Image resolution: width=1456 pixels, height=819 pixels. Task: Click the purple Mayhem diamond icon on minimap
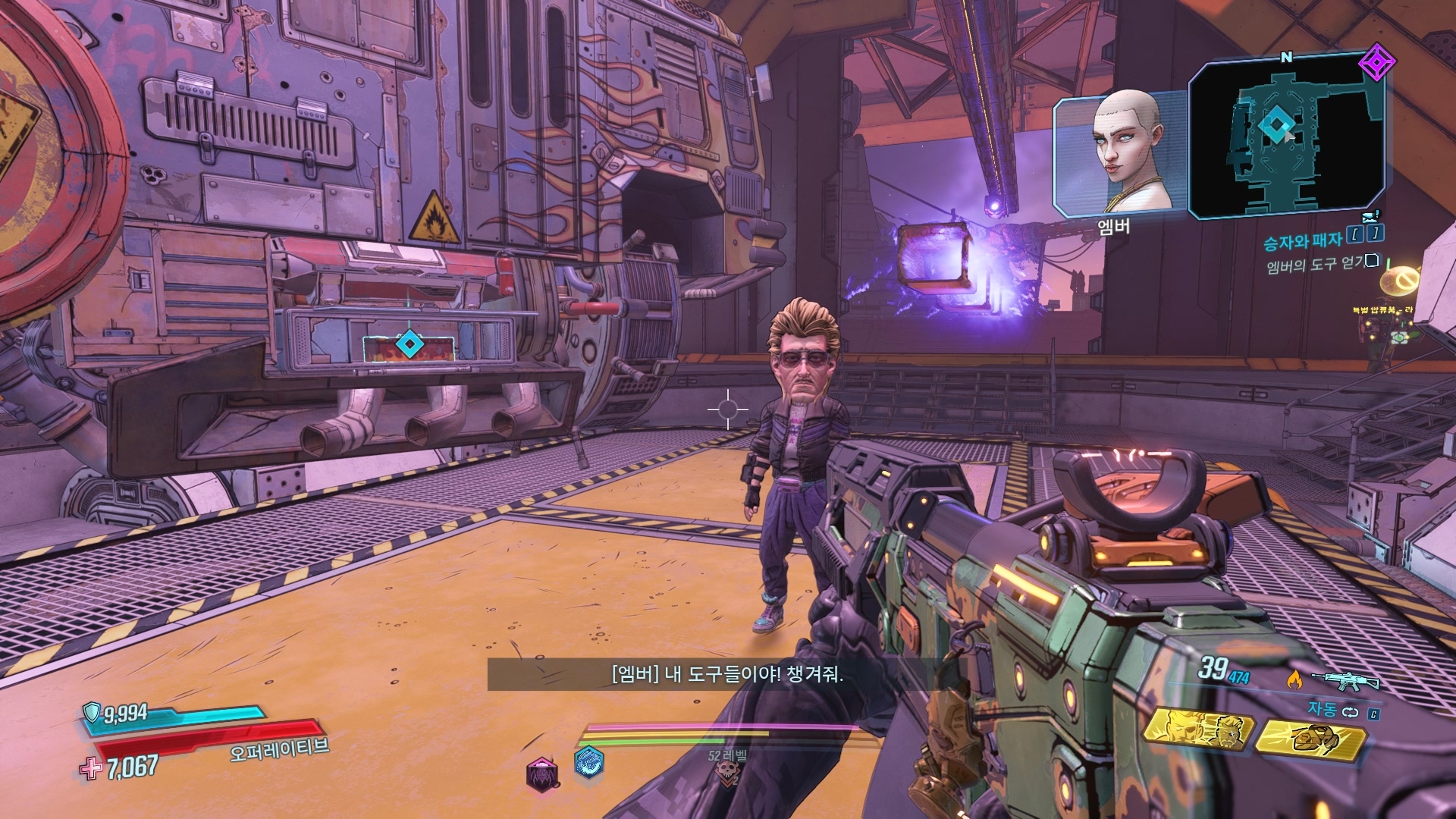point(1373,63)
